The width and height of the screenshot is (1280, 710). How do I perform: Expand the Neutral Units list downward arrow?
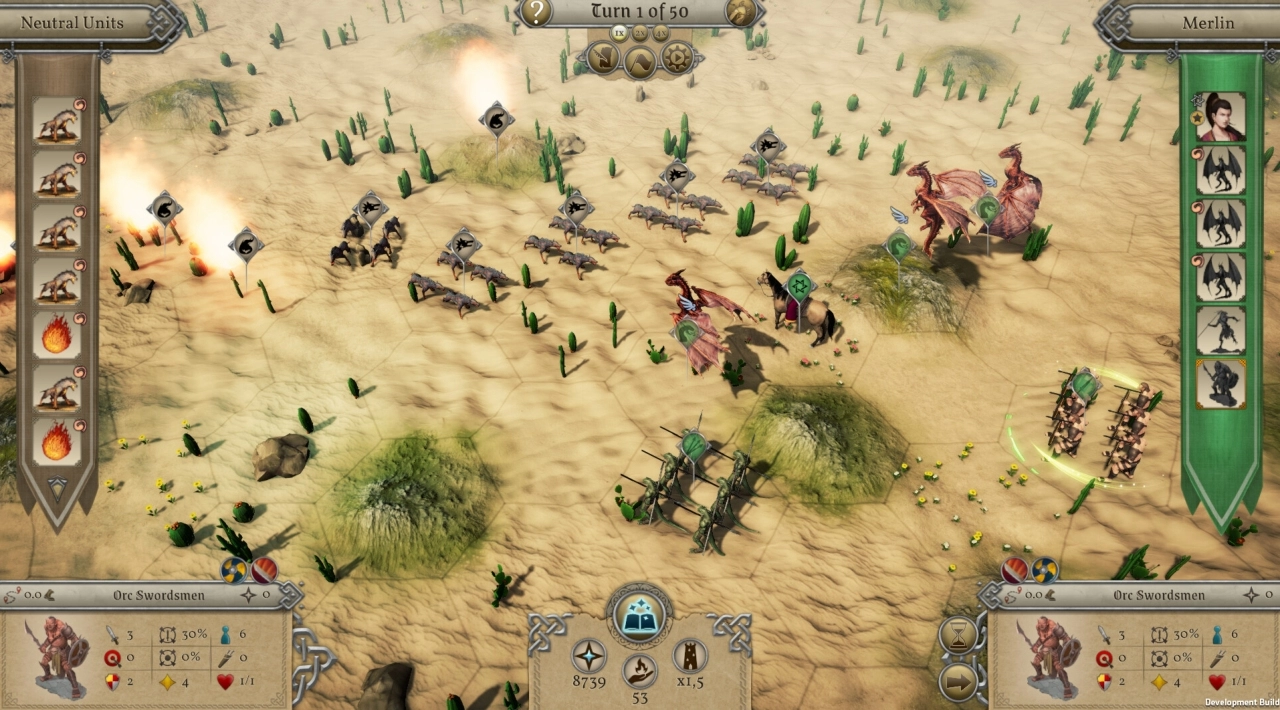tap(57, 488)
